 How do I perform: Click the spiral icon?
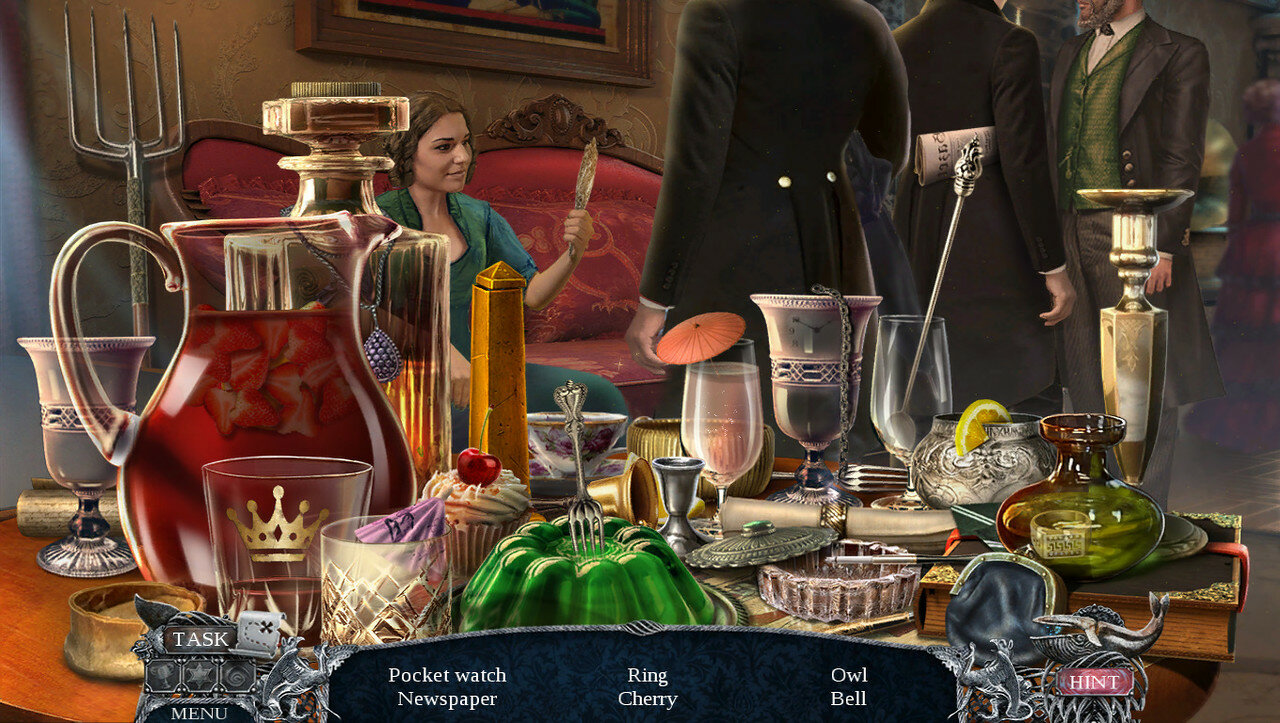[237, 676]
